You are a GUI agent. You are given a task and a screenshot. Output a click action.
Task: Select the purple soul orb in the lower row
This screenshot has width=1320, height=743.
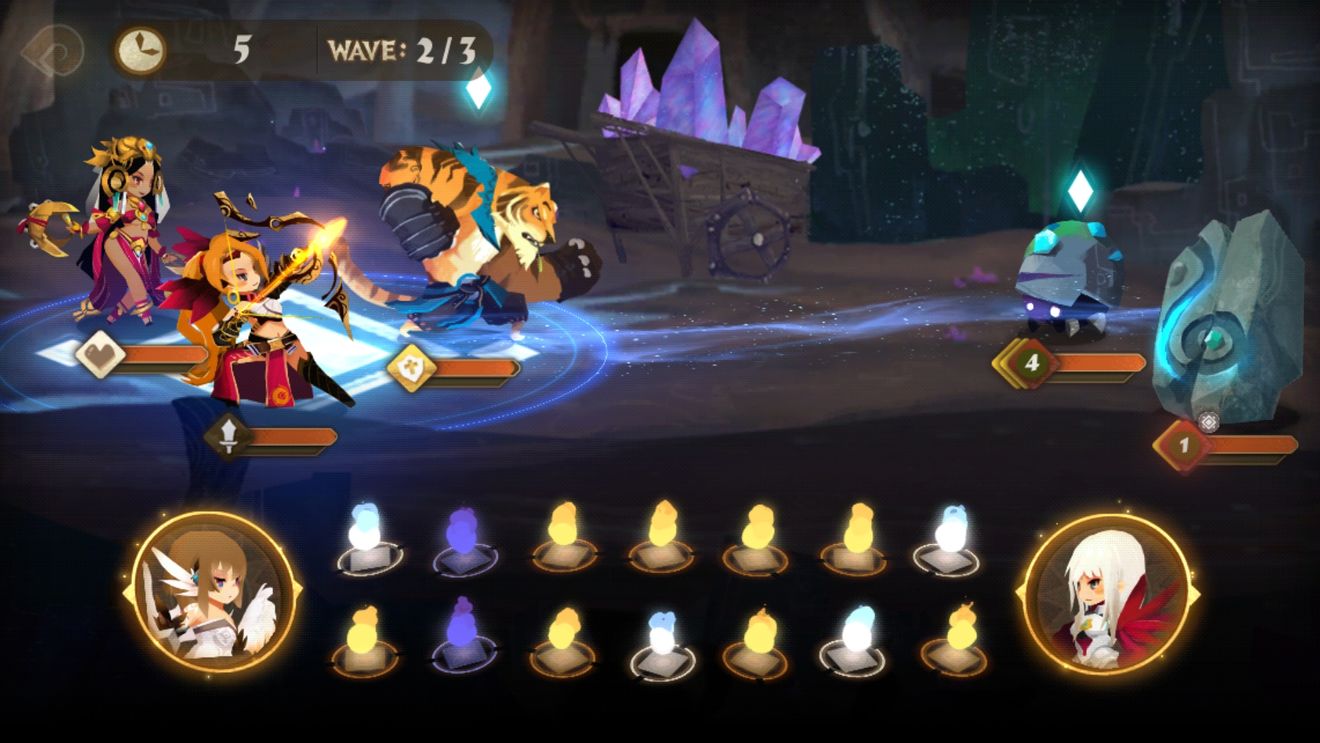pyautogui.click(x=464, y=636)
